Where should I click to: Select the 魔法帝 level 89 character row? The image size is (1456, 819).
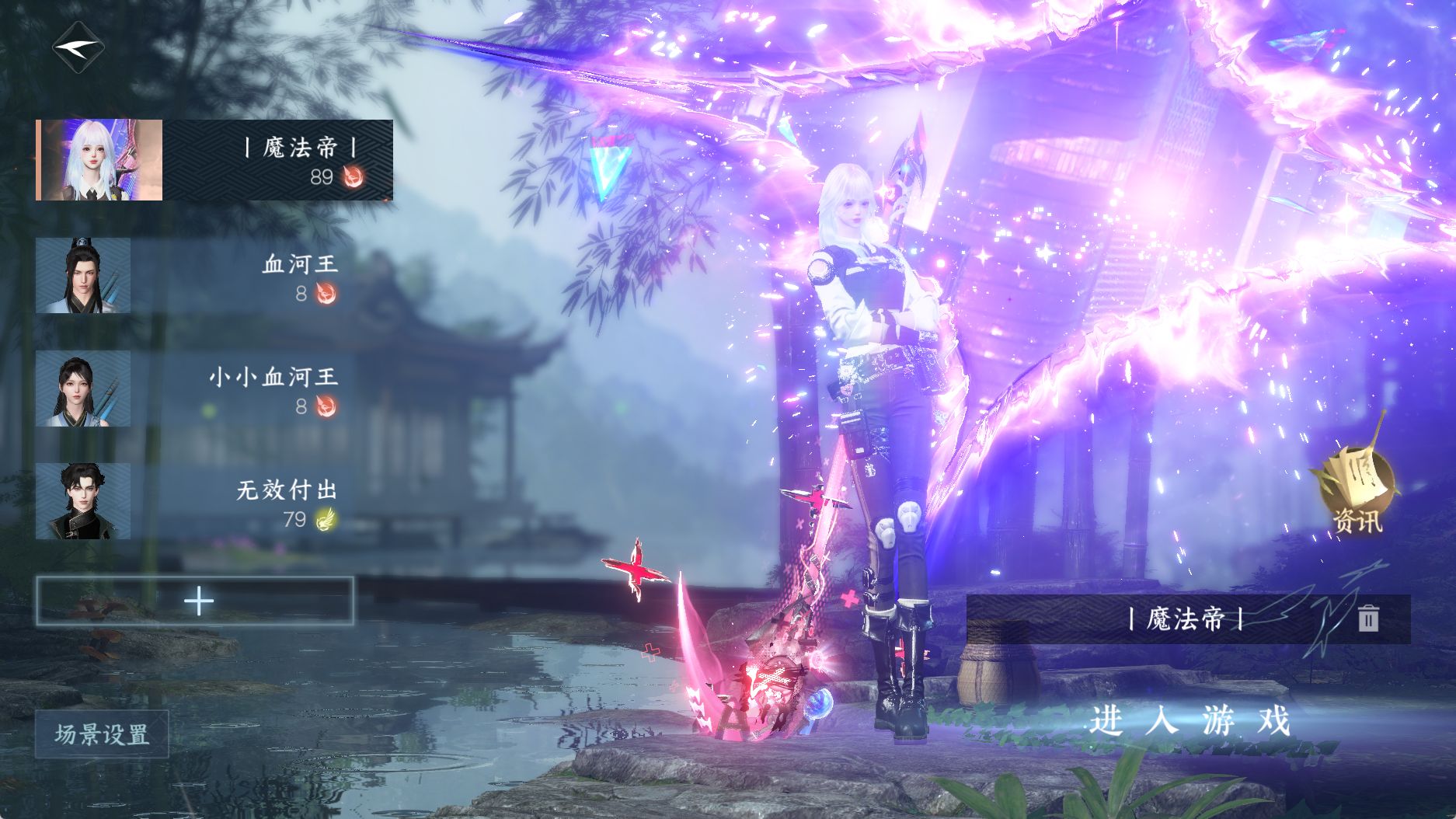pyautogui.click(x=214, y=160)
